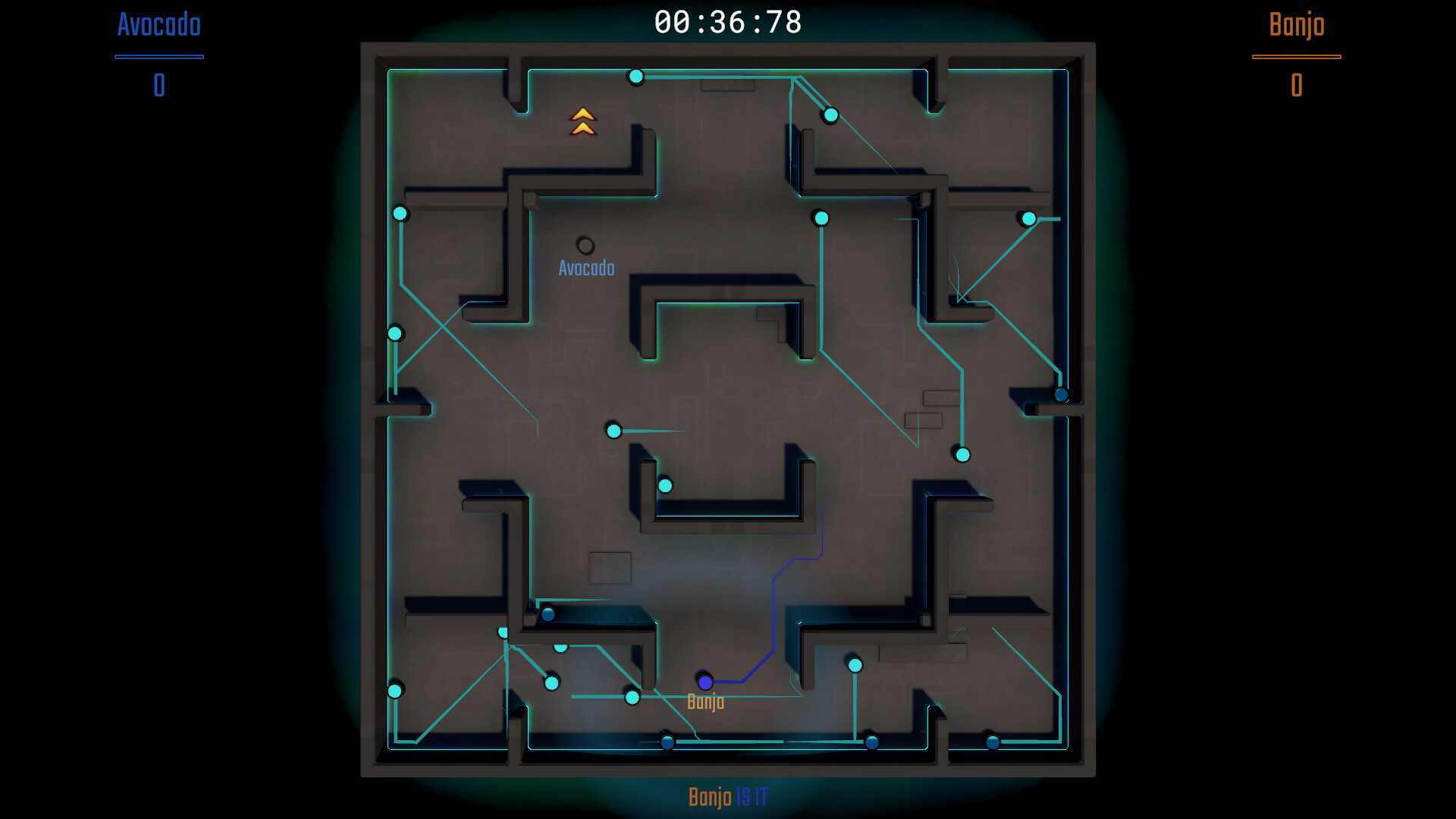Viewport: 1456px width, 819px height.
Task: Click the cyan node beside the top maze wall
Action: tap(635, 76)
